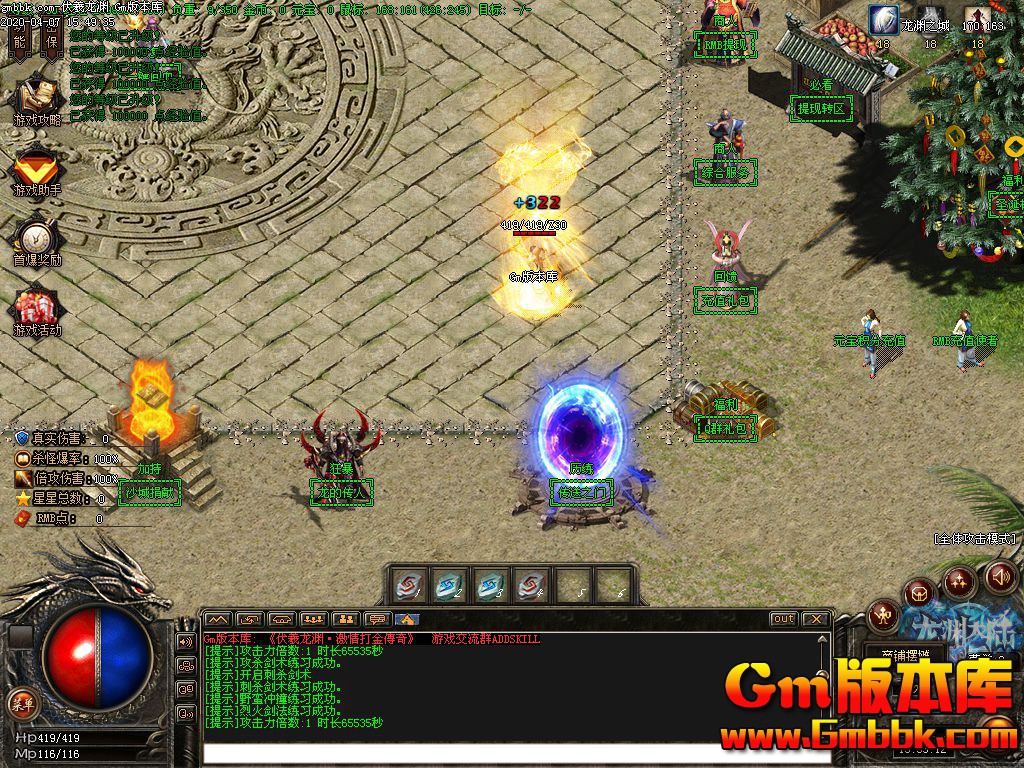Open the bag with the round box button
The height and width of the screenshot is (768, 1024).
(921, 594)
